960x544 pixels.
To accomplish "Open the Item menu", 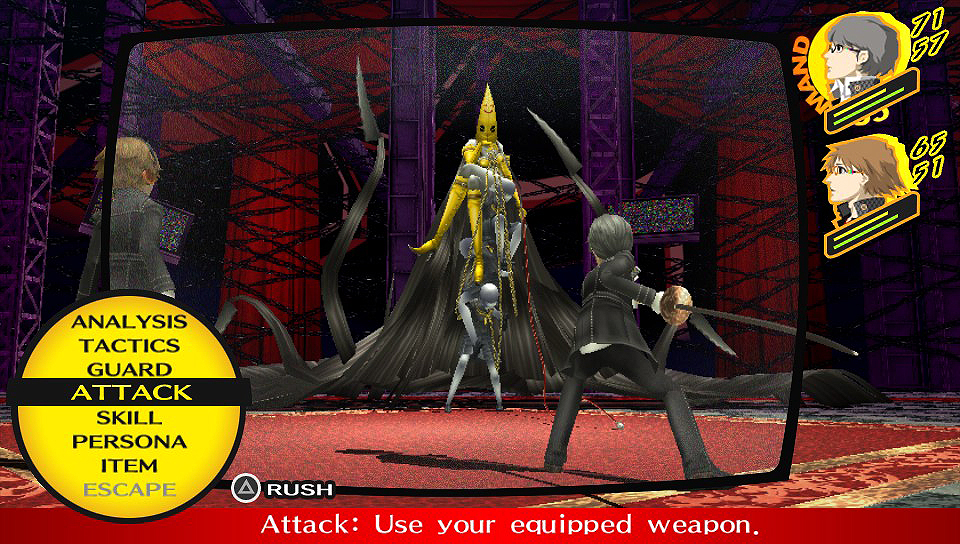I will click(129, 465).
